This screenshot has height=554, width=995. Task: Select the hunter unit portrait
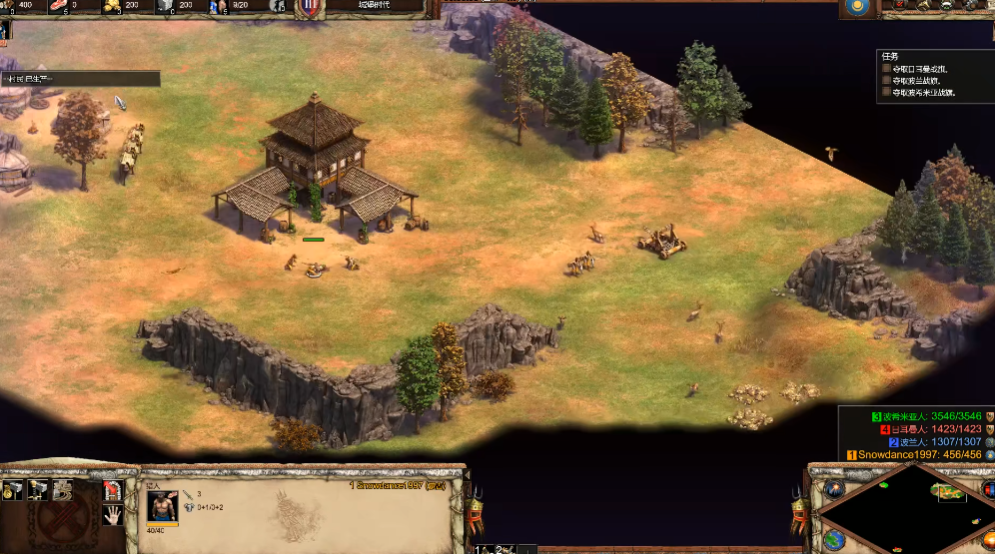point(161,506)
